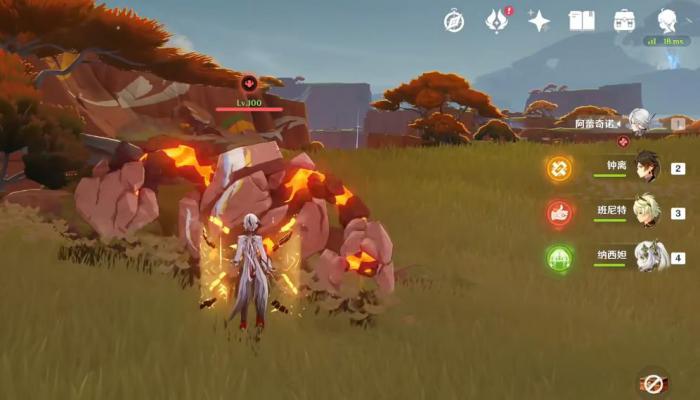Trigger 钟离's orange elemental burst icon
This screenshot has height=400, width=700.
pyautogui.click(x=559, y=168)
